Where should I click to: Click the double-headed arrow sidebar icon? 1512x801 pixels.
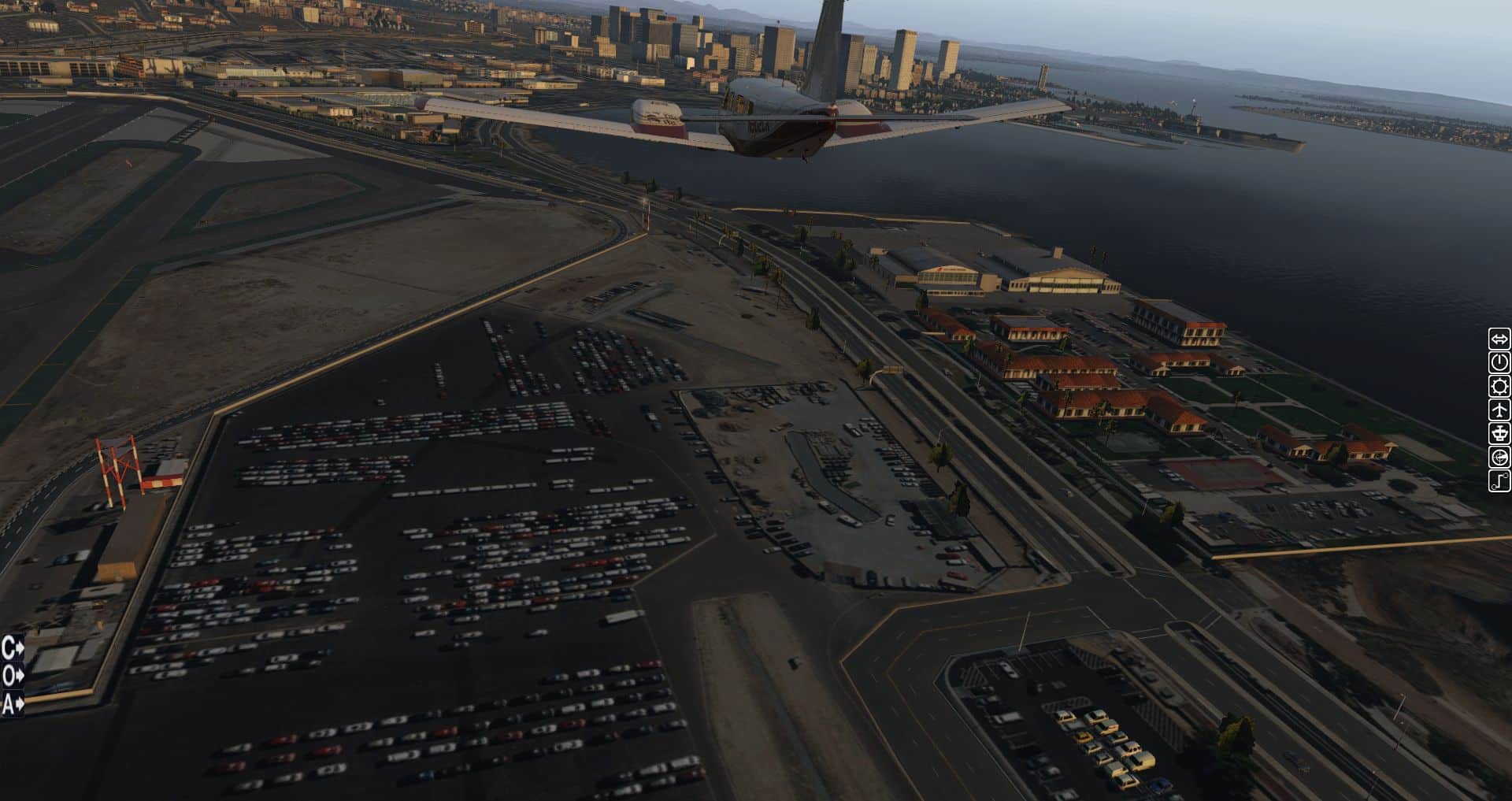pos(1499,339)
